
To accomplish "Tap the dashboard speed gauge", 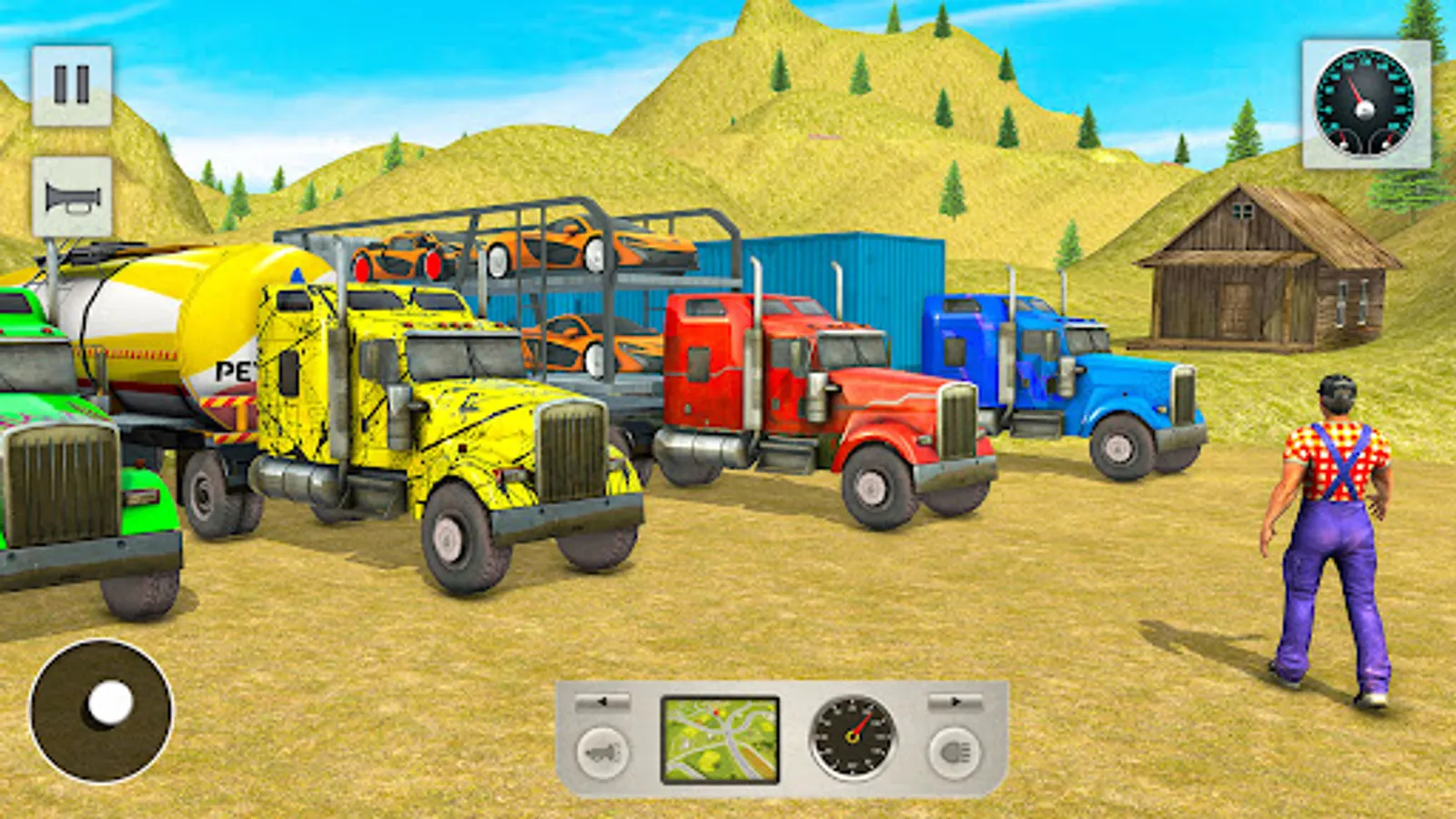I will [854, 739].
